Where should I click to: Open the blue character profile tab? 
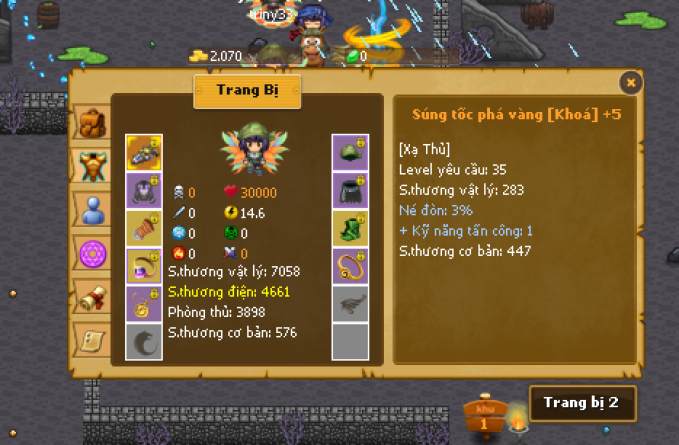(93, 209)
